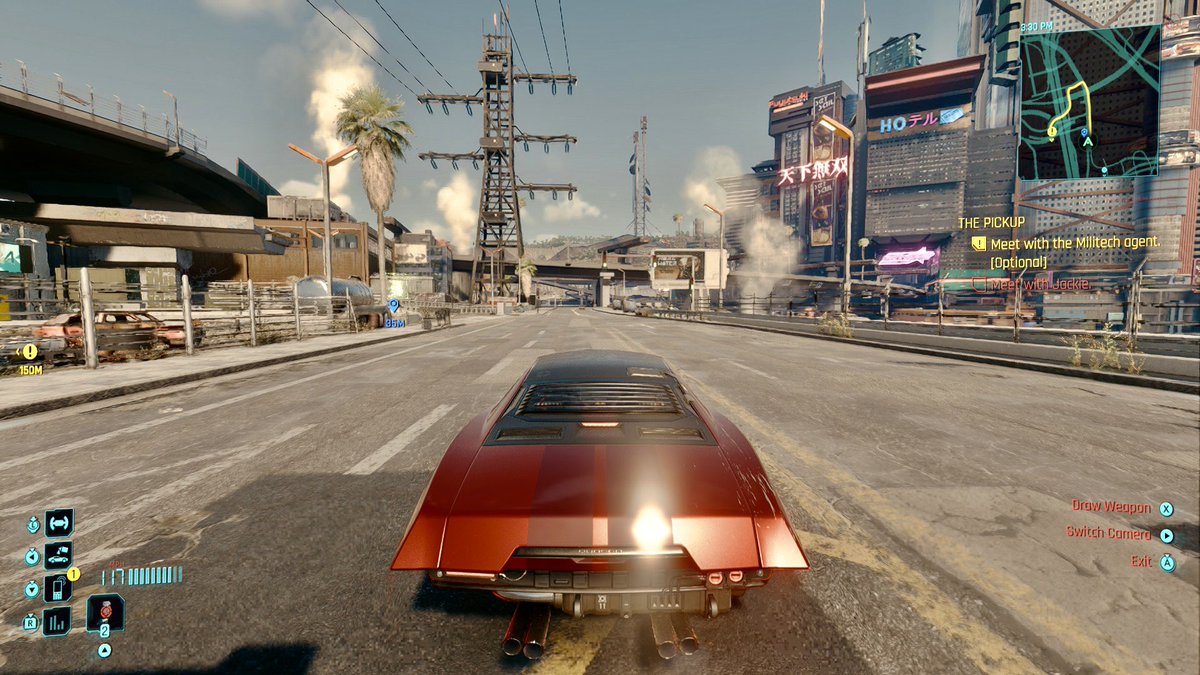Viewport: 1200px width, 675px height.
Task: Open the call vehicle car icon
Action: (58, 555)
